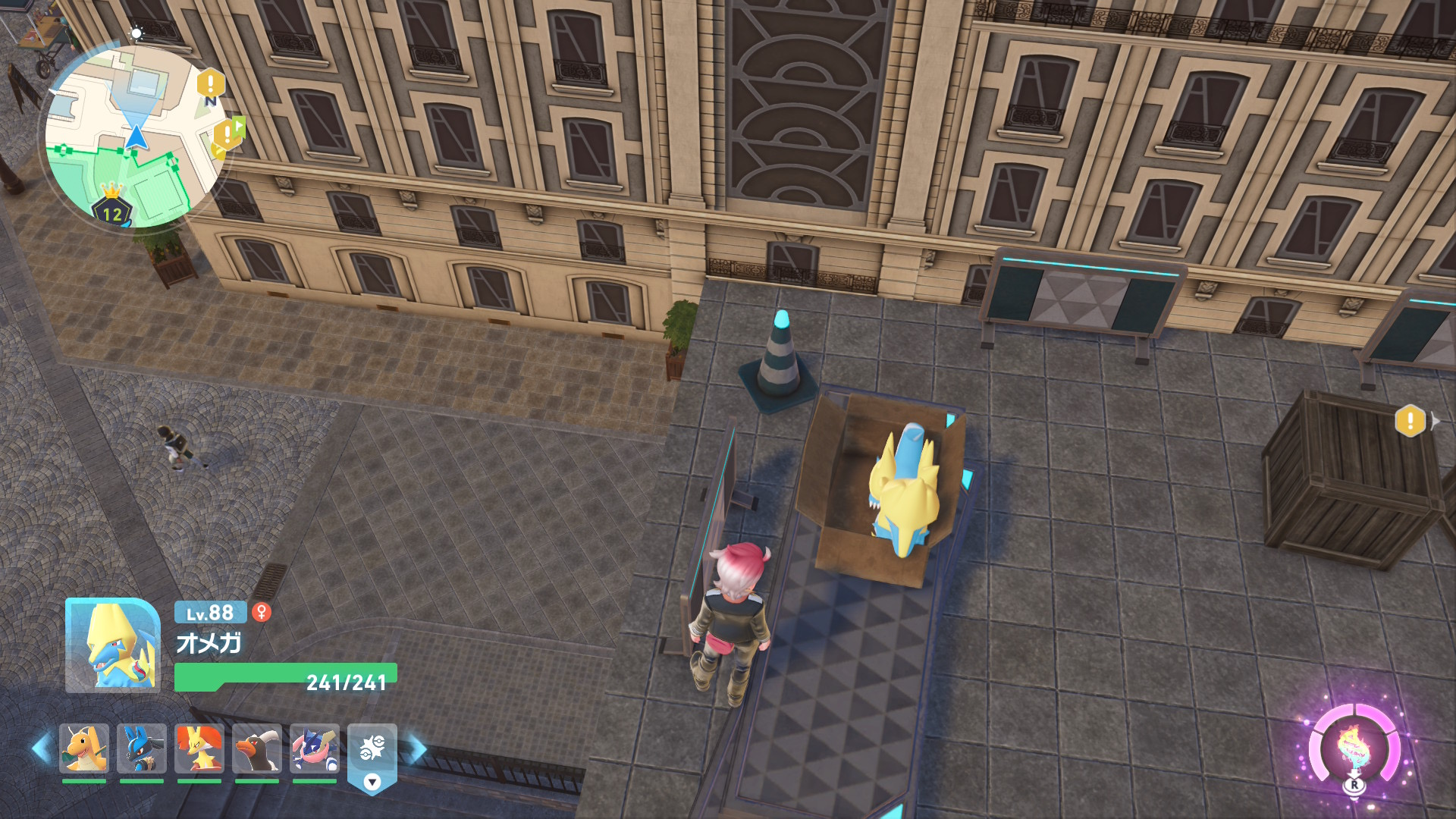This screenshot has height=819, width=1456.
Task: Select the crowned wild zone 12 marker
Action: coord(112,208)
